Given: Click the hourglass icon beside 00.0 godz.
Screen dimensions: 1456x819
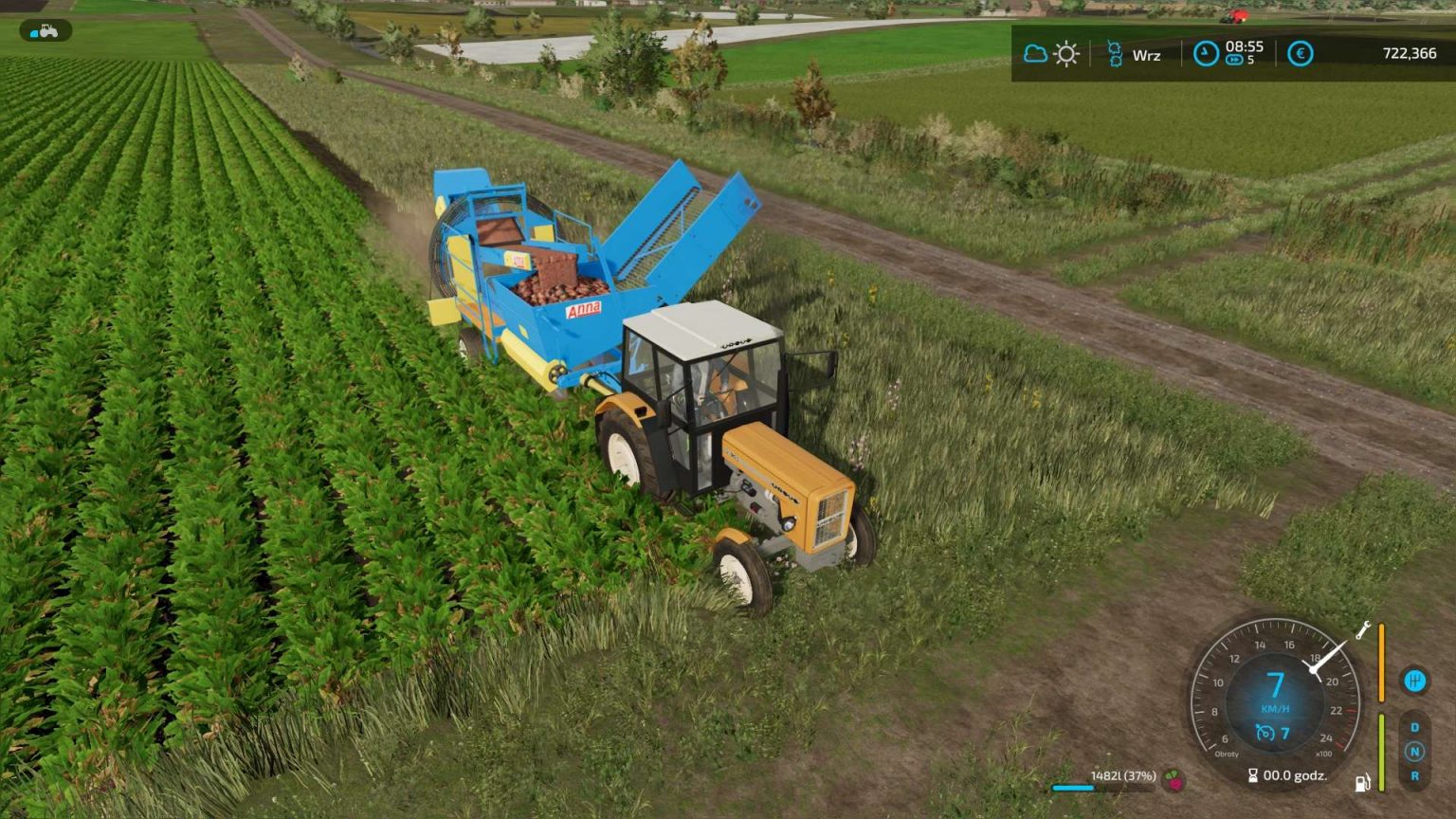Looking at the screenshot, I should [x=1253, y=775].
